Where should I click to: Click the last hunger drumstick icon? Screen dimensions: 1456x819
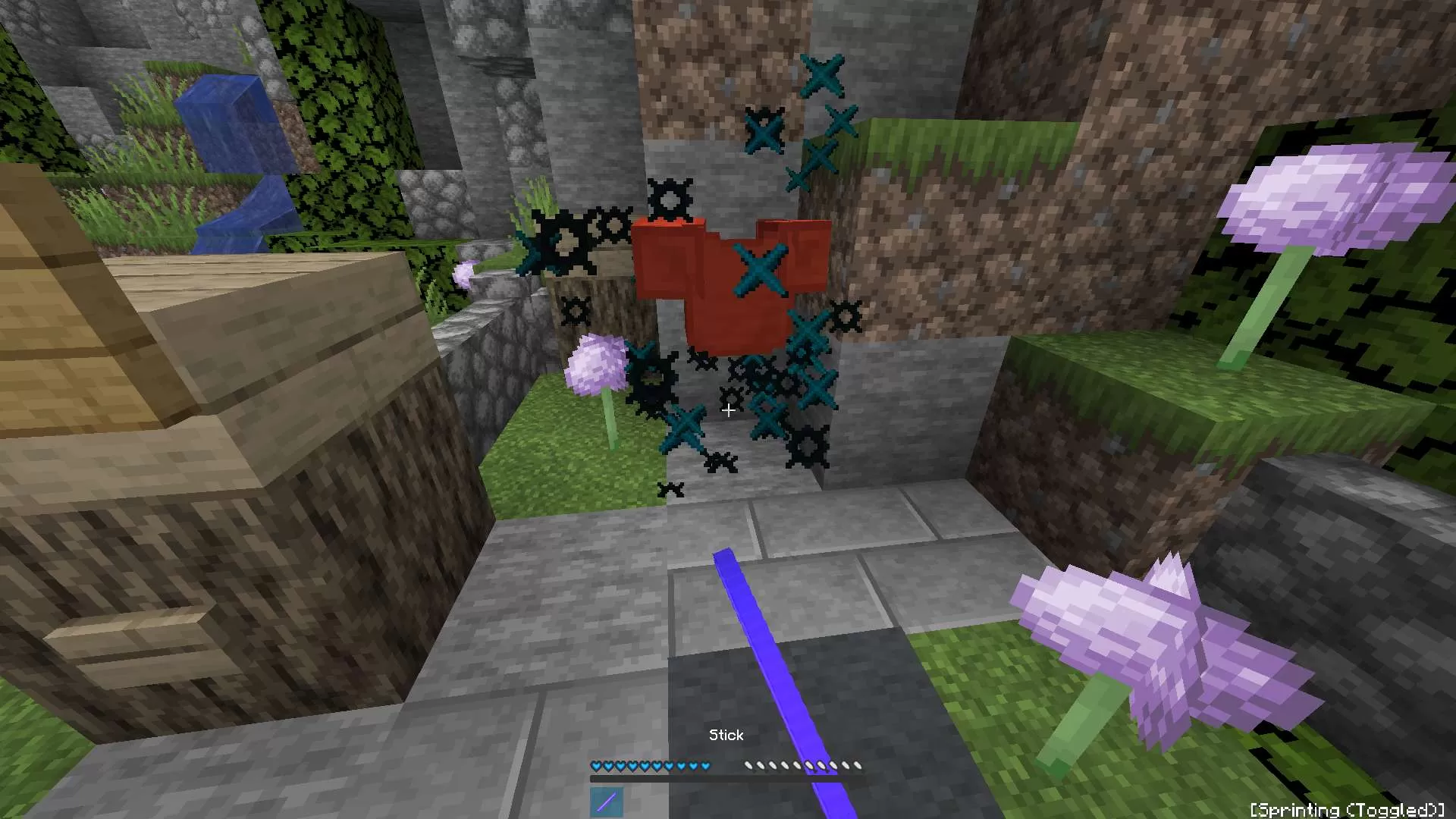pos(858,765)
